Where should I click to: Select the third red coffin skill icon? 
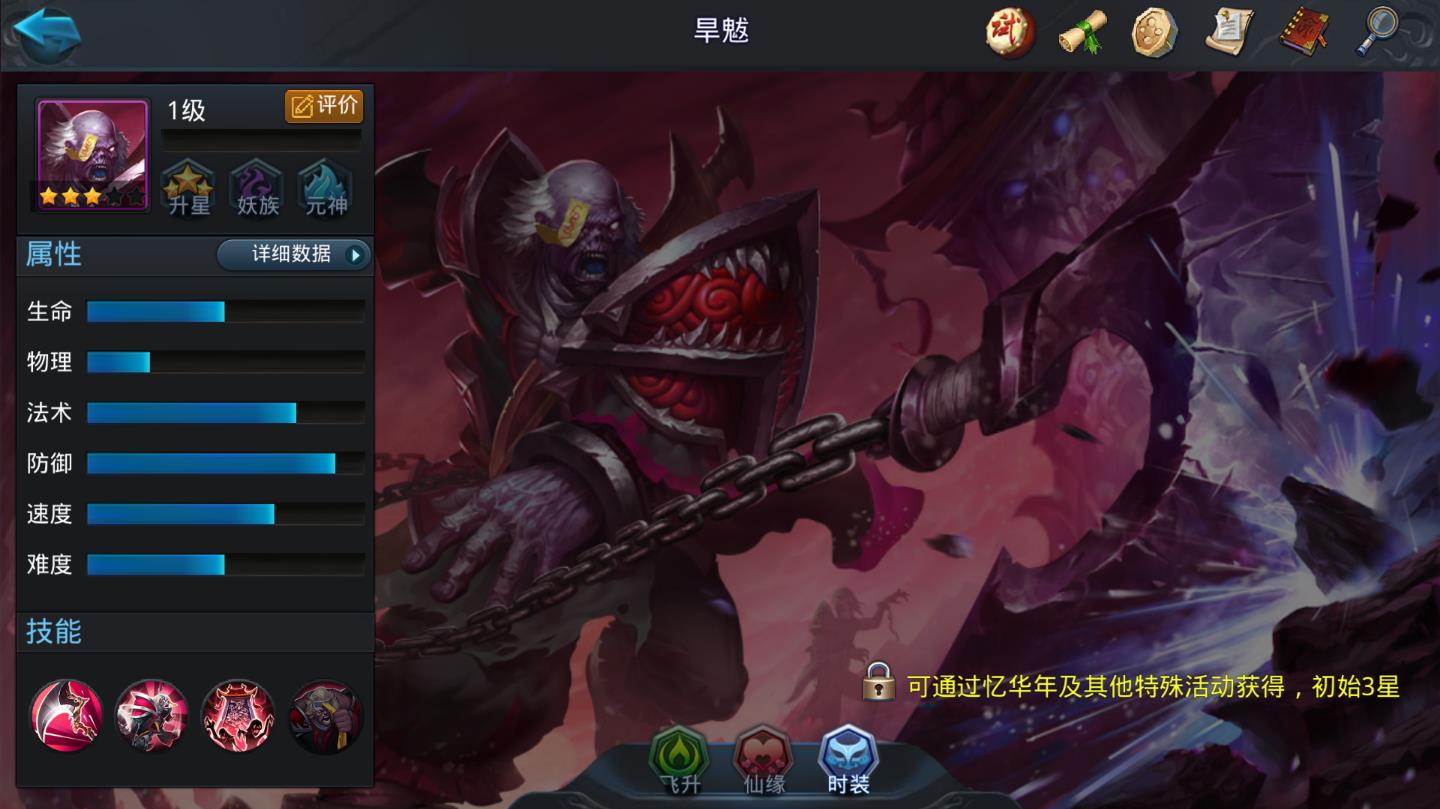pos(238,716)
